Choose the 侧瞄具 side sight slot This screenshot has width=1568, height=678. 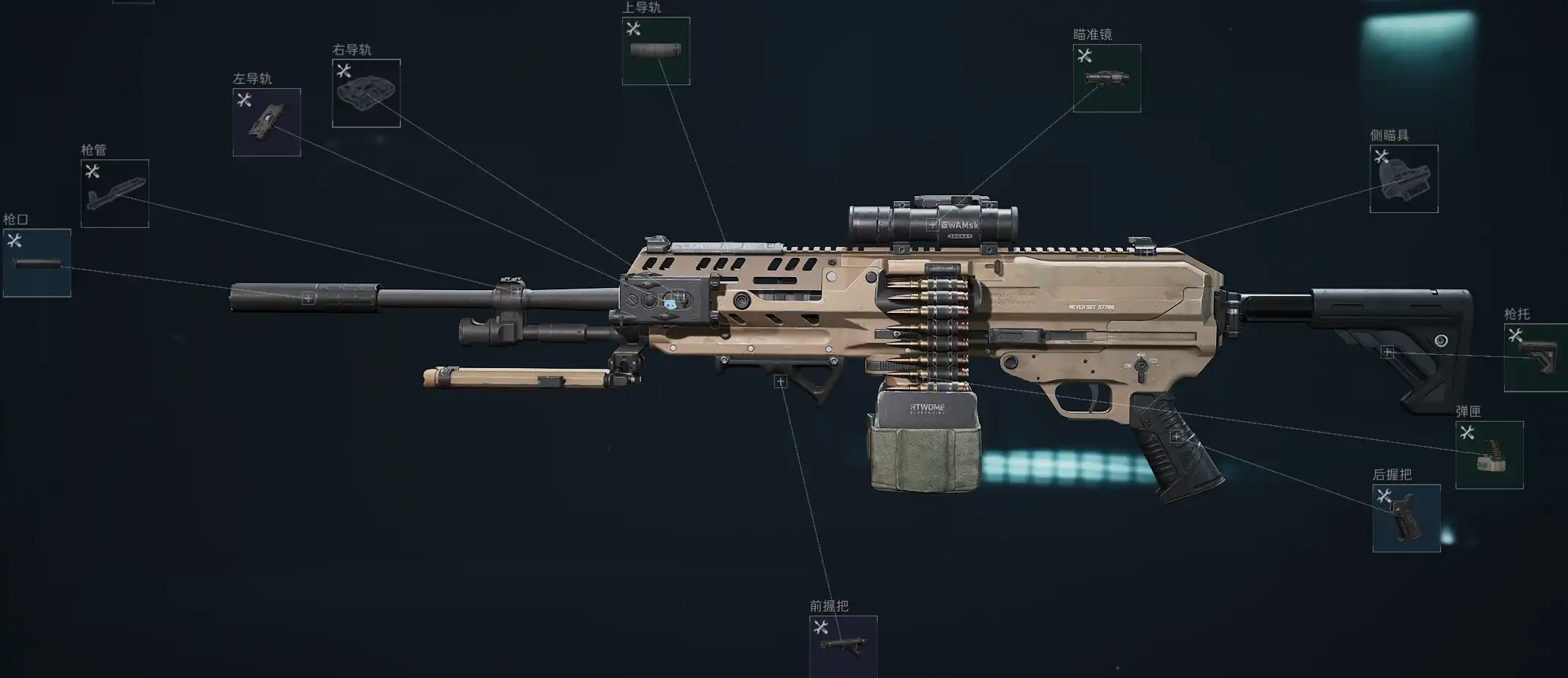click(1403, 179)
